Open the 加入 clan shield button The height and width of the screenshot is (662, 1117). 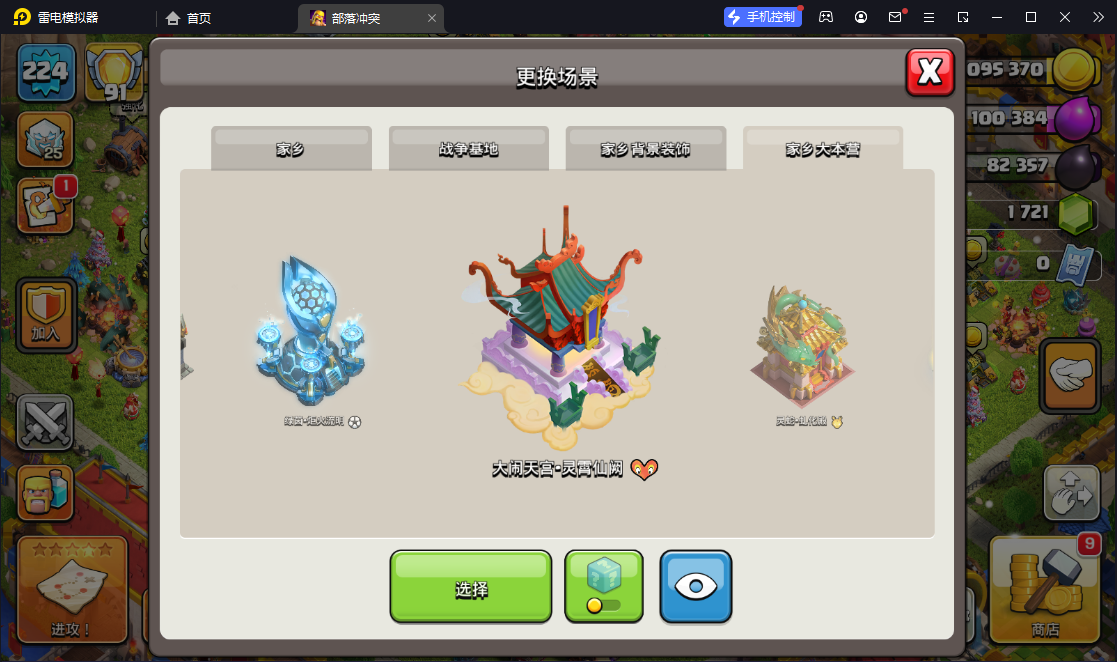point(46,315)
